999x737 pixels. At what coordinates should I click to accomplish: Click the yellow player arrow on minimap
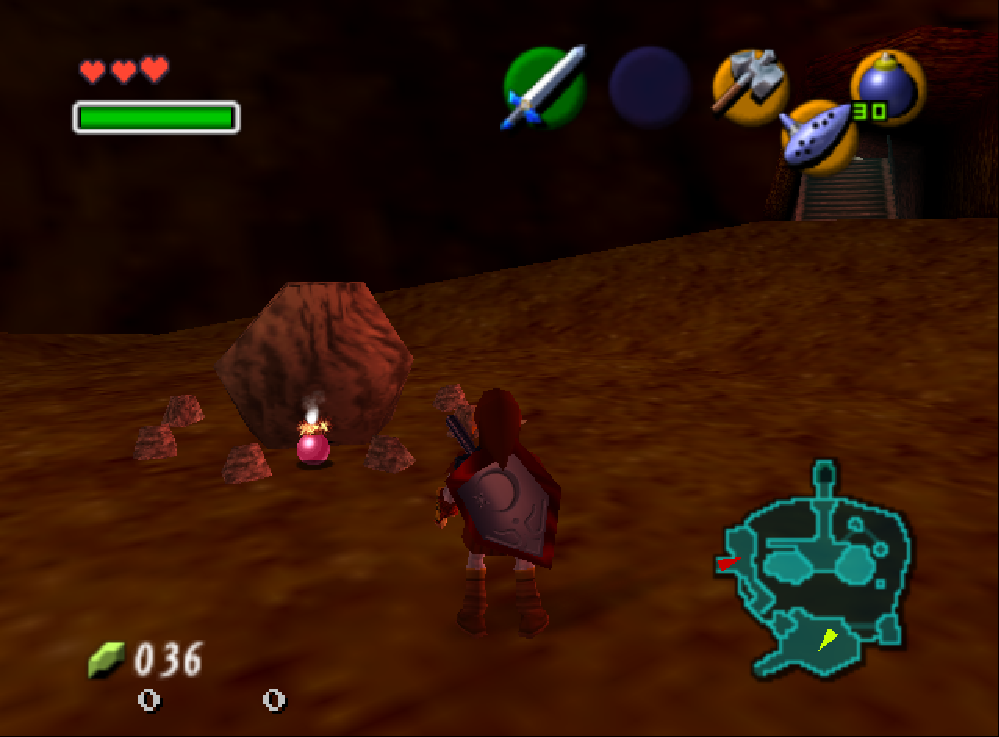pyautogui.click(x=828, y=639)
